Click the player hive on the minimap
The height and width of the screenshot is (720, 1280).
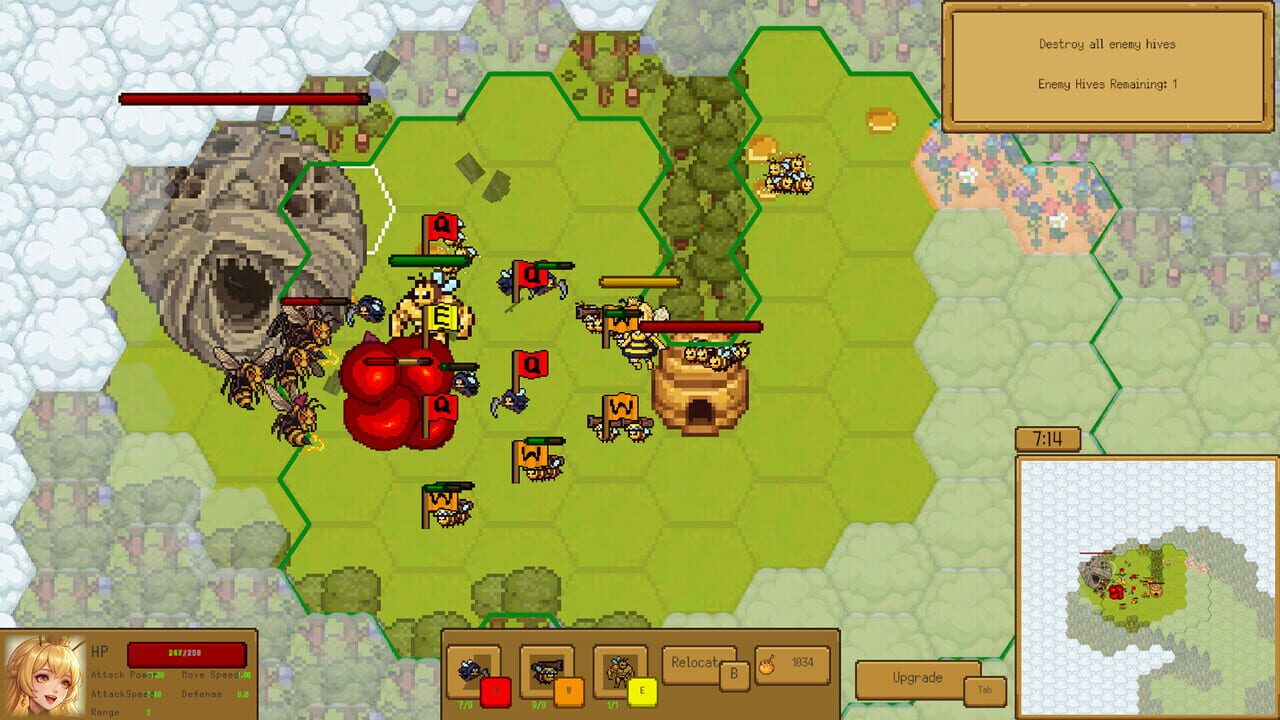tap(1156, 591)
